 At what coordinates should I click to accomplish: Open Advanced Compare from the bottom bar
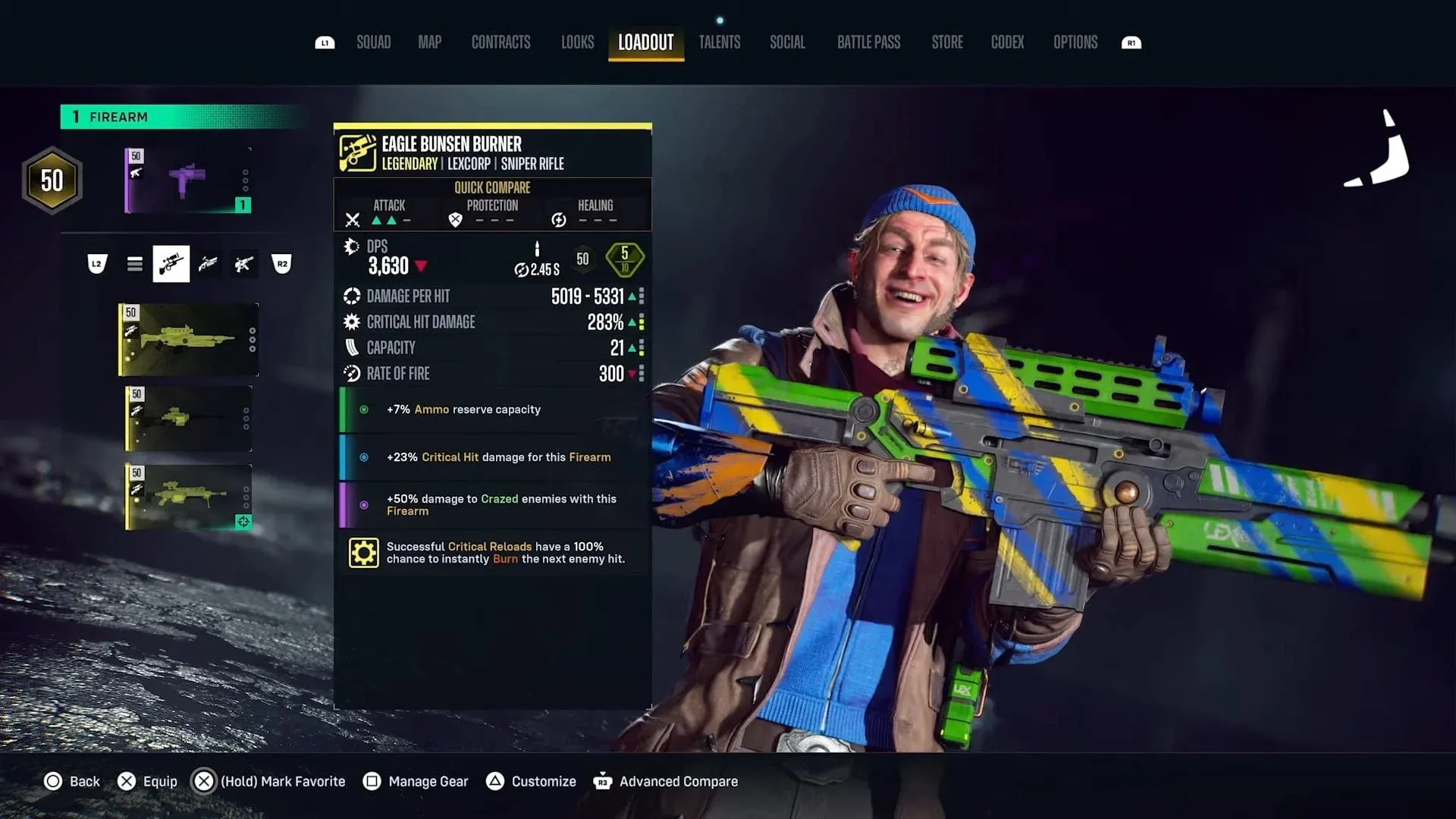666,781
